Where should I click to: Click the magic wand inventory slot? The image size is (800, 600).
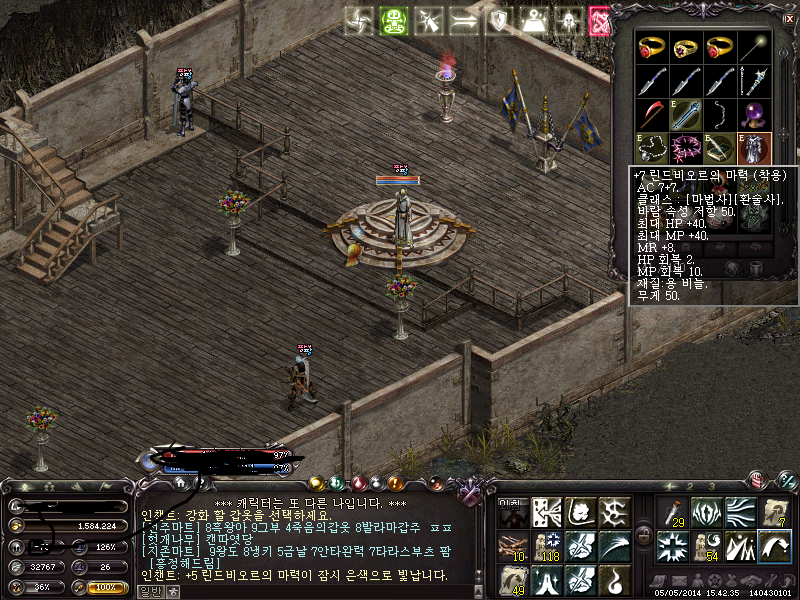click(x=754, y=47)
